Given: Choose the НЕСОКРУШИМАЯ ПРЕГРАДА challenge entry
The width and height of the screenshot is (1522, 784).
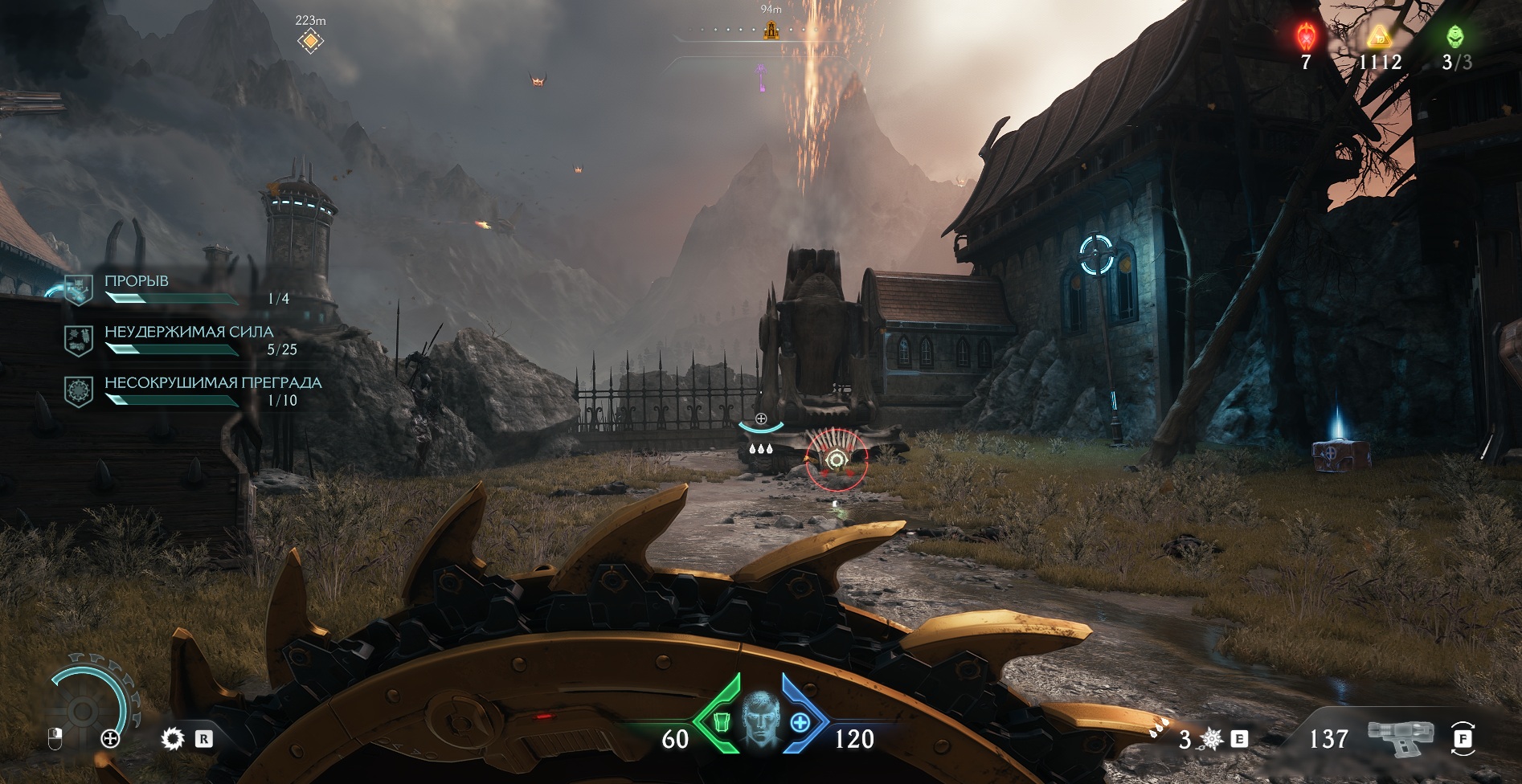Looking at the screenshot, I should pyautogui.click(x=213, y=383).
